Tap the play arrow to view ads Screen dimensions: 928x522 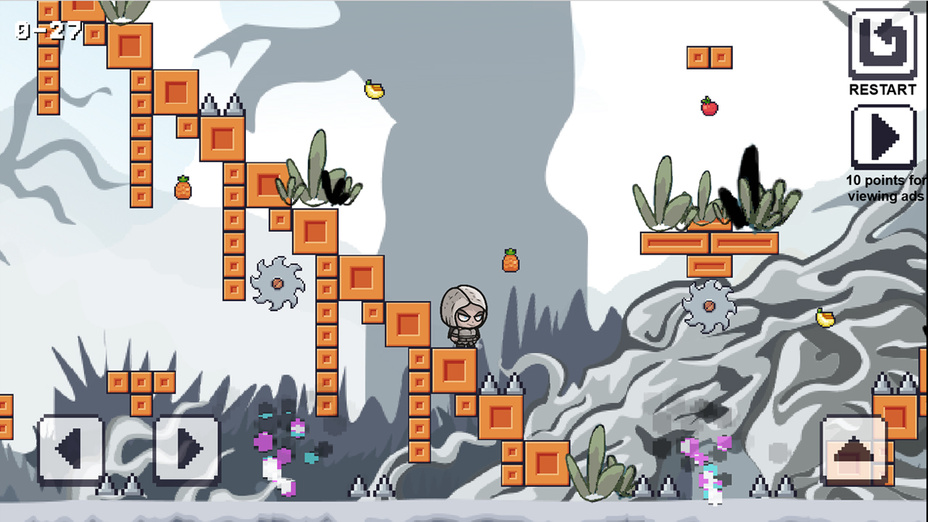[x=883, y=136]
